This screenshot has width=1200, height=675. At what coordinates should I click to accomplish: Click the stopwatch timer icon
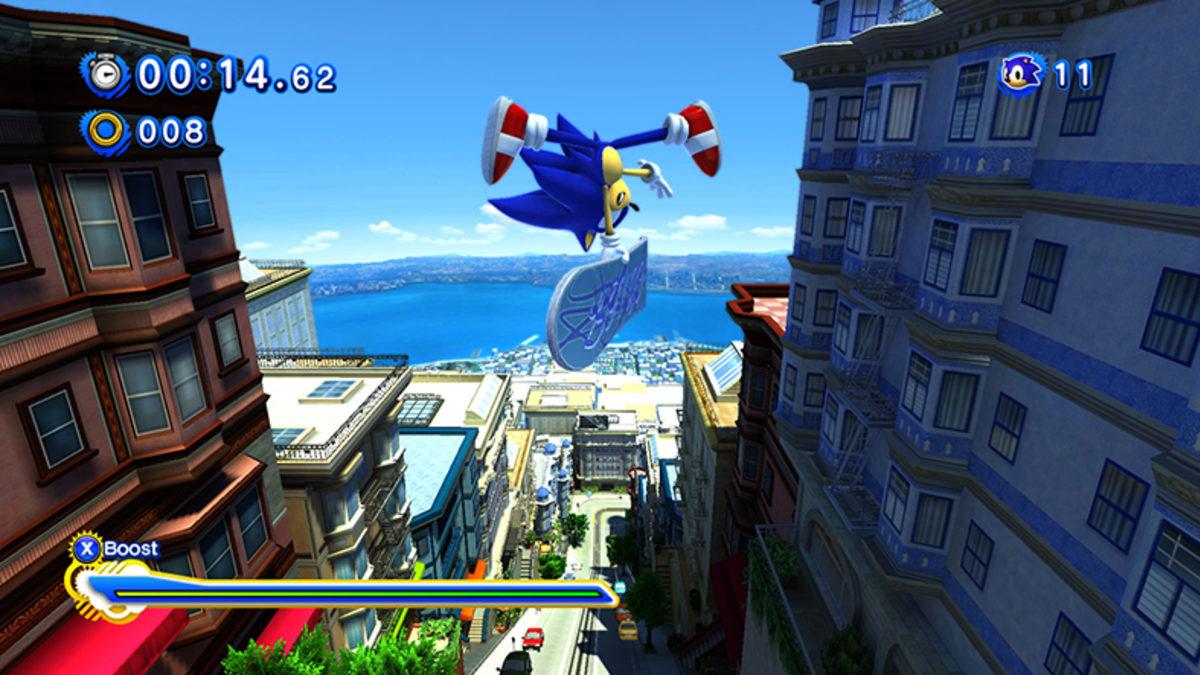[x=105, y=74]
